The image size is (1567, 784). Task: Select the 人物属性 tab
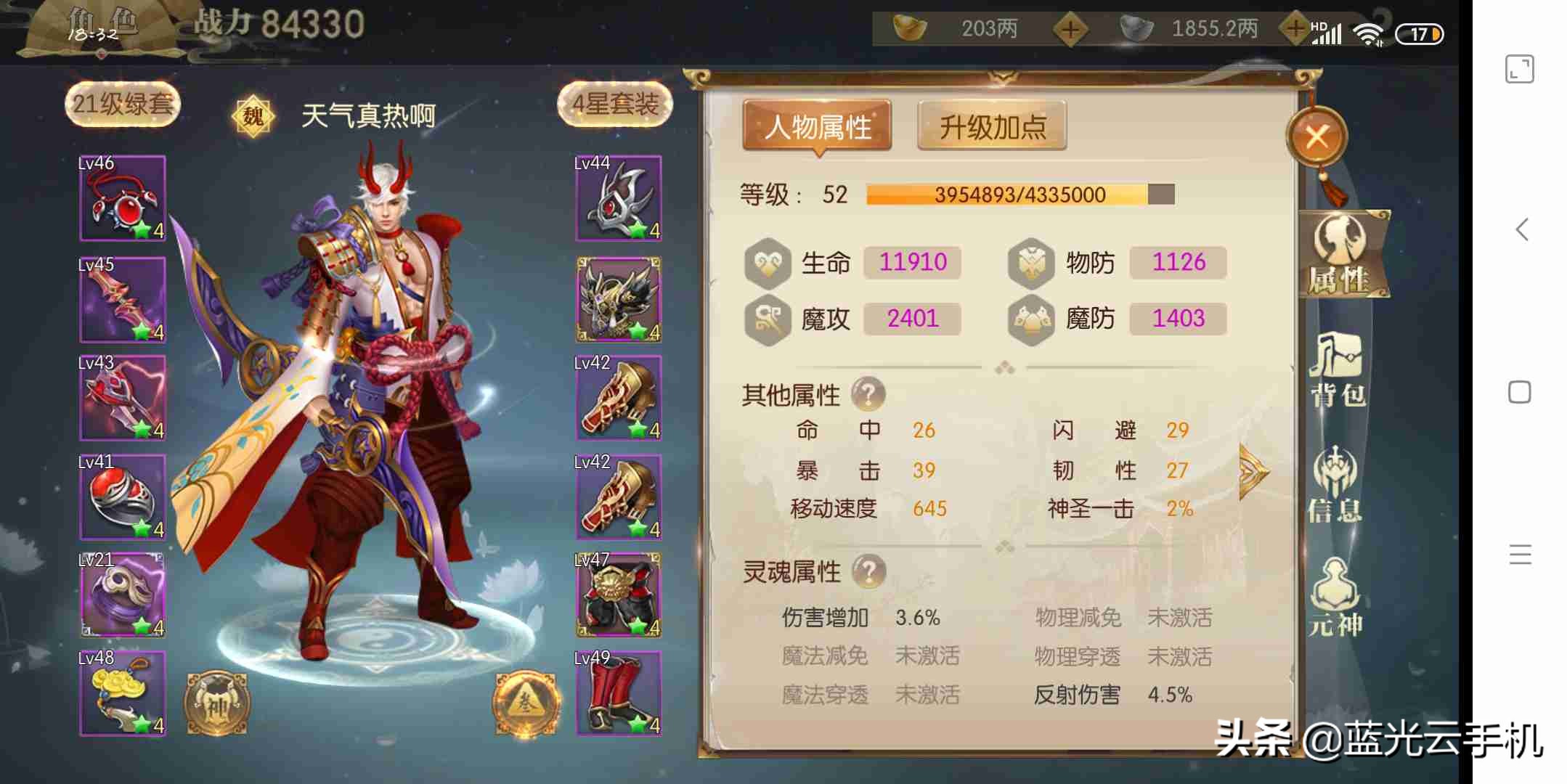click(818, 126)
